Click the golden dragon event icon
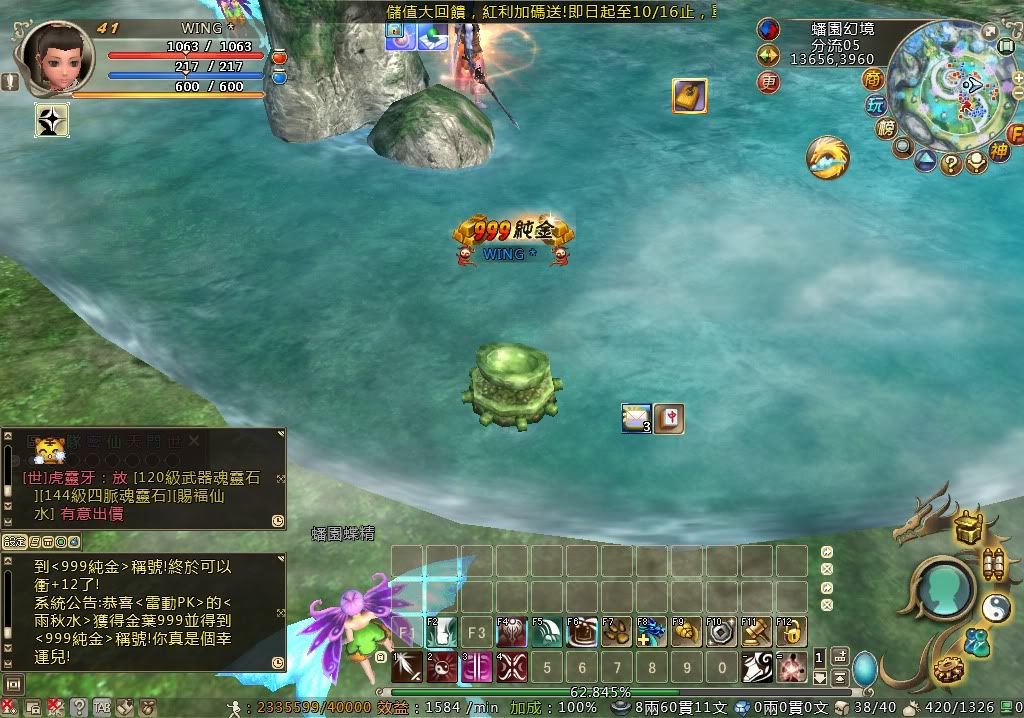Image resolution: width=1024 pixels, height=718 pixels. click(829, 157)
